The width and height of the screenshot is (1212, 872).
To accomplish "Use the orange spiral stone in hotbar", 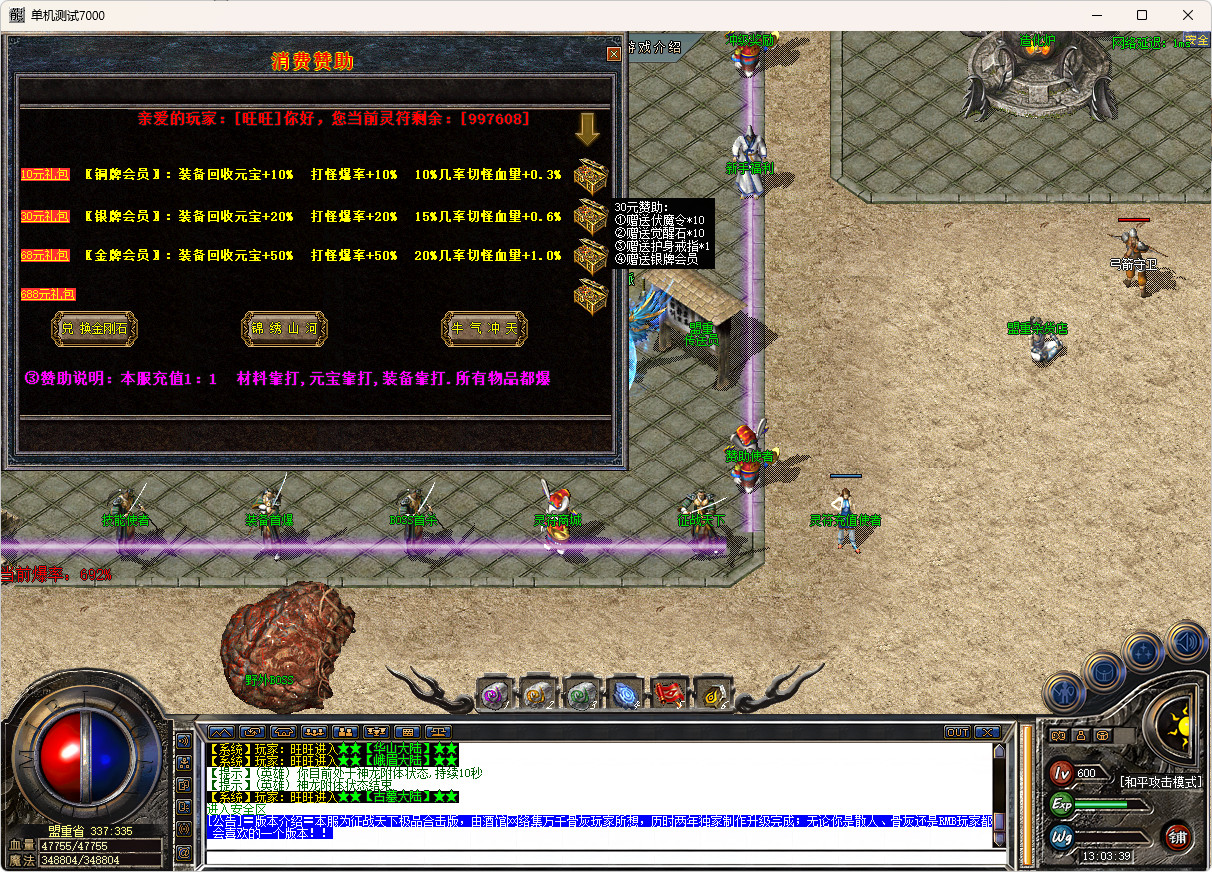I will point(537,693).
